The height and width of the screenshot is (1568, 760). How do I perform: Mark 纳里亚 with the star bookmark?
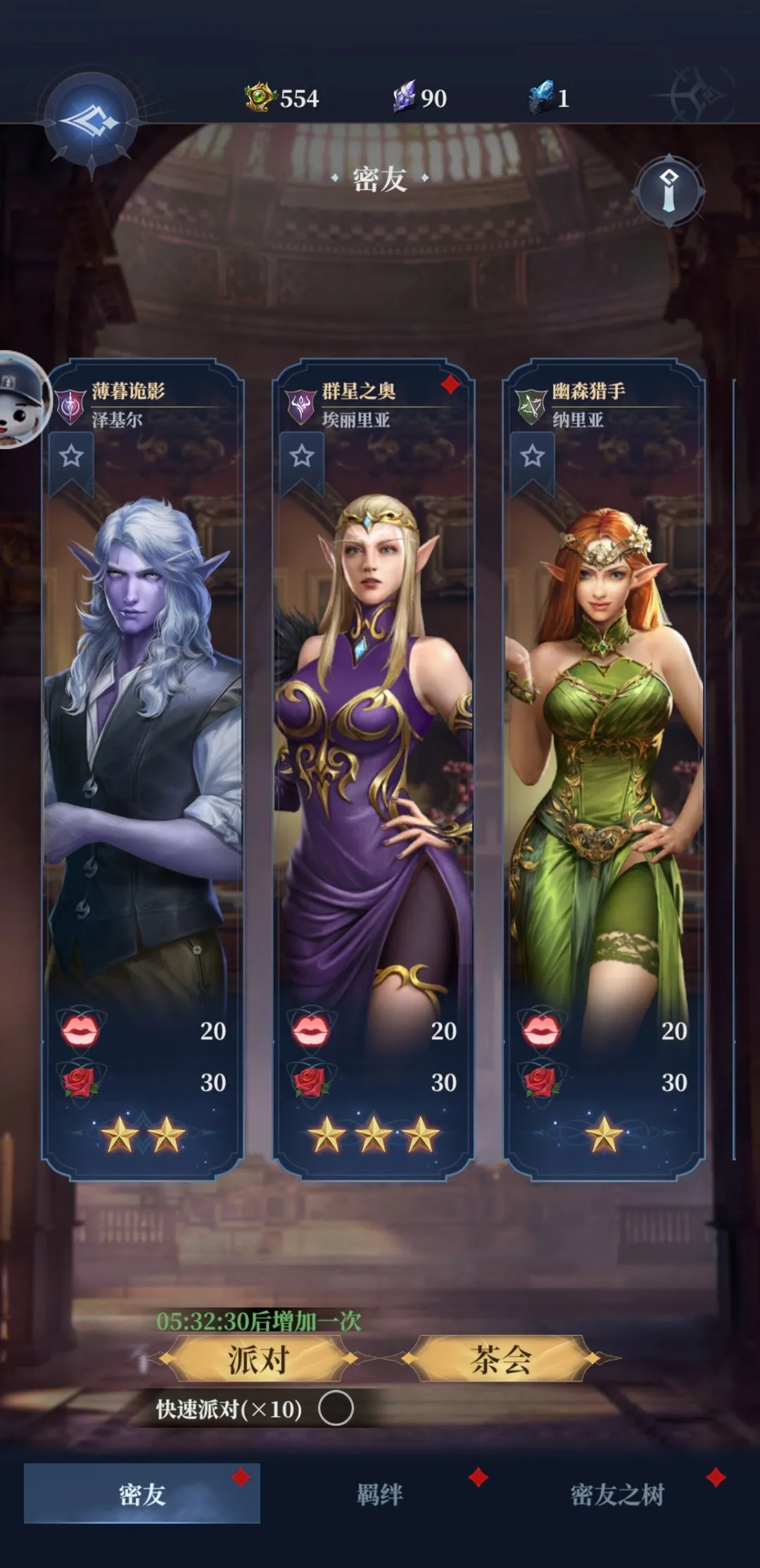click(x=532, y=457)
